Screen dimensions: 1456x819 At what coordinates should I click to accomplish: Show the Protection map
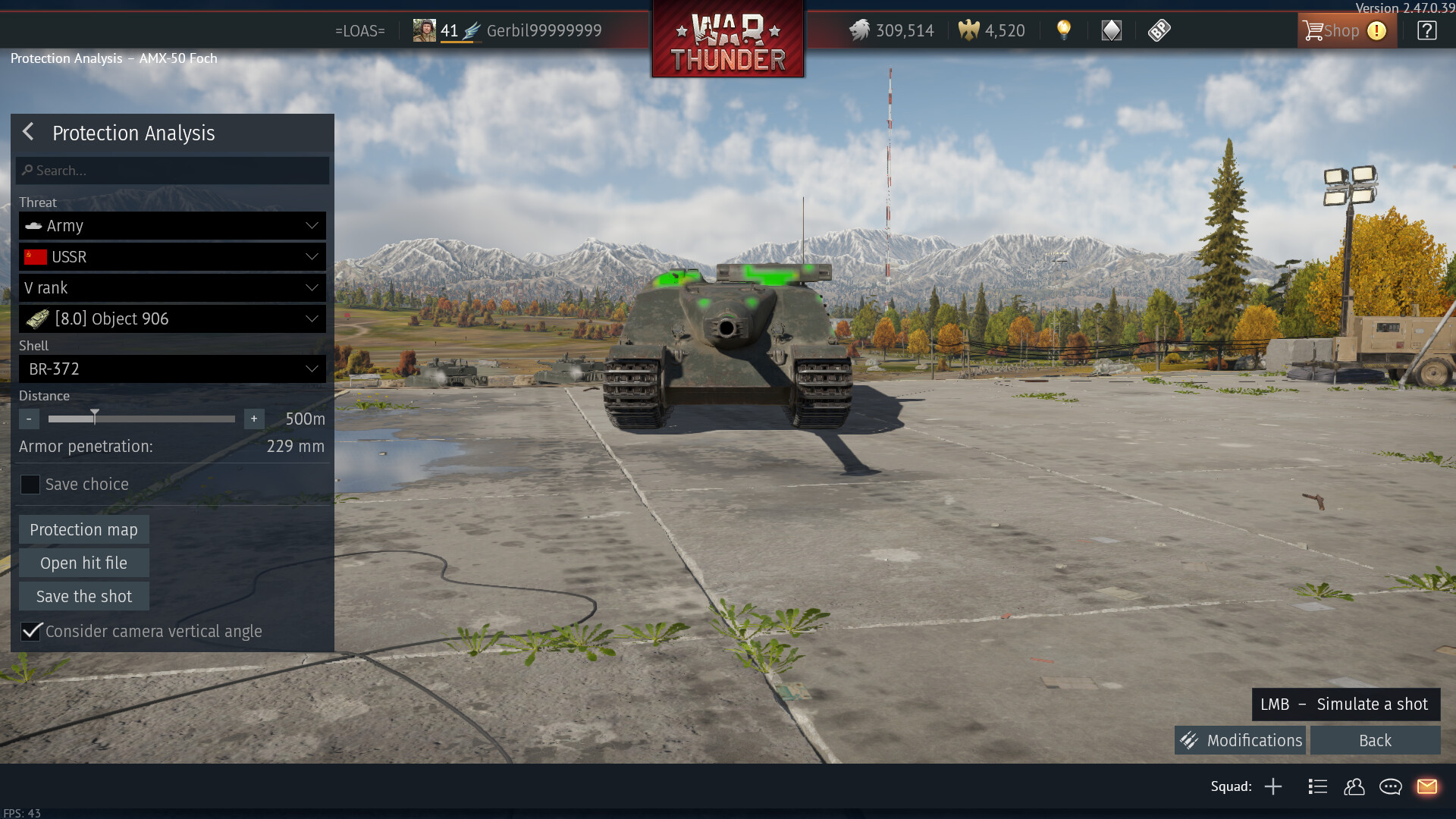(x=83, y=530)
